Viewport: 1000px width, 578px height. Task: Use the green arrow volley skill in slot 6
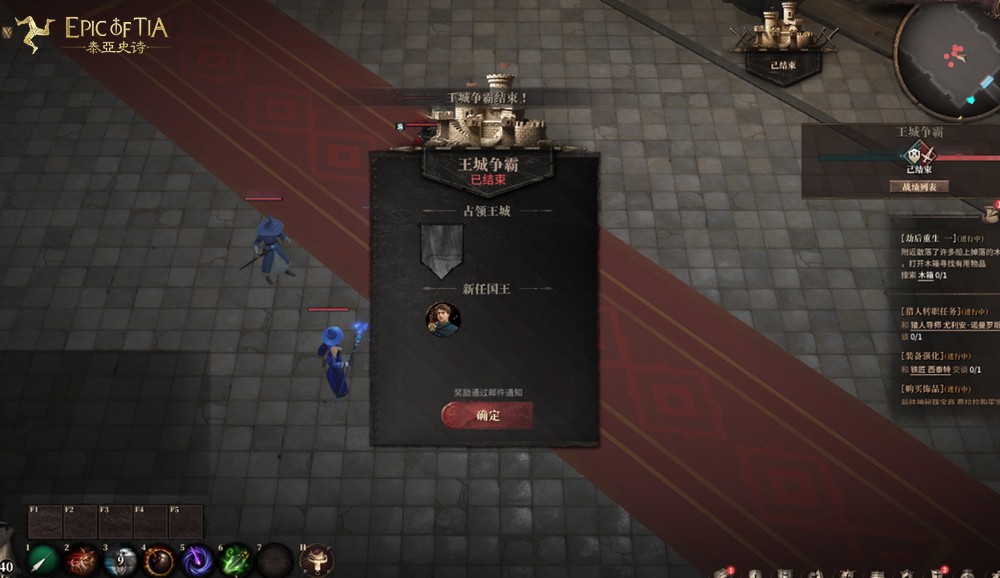click(236, 560)
